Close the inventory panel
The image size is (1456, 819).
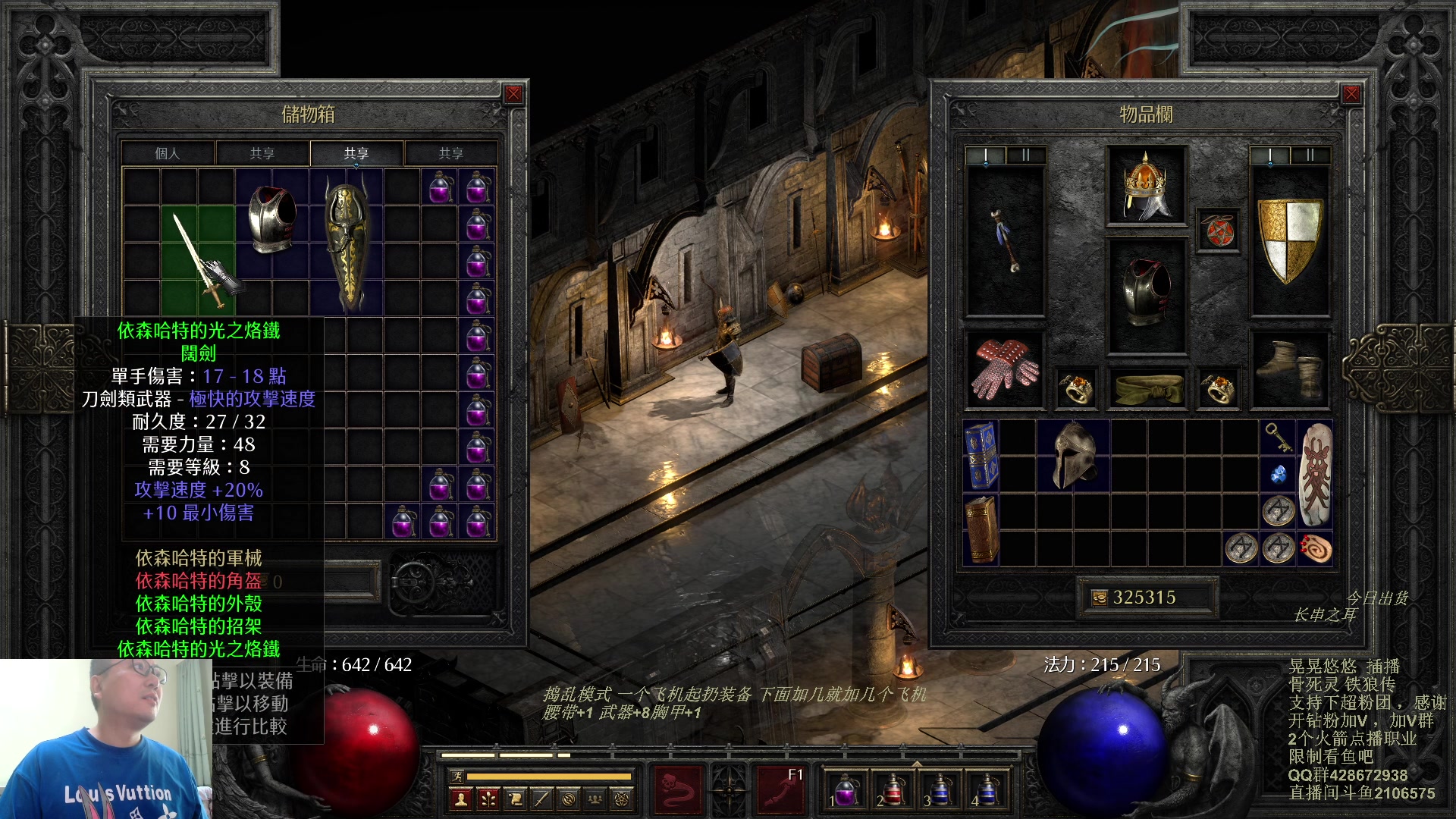[1351, 94]
